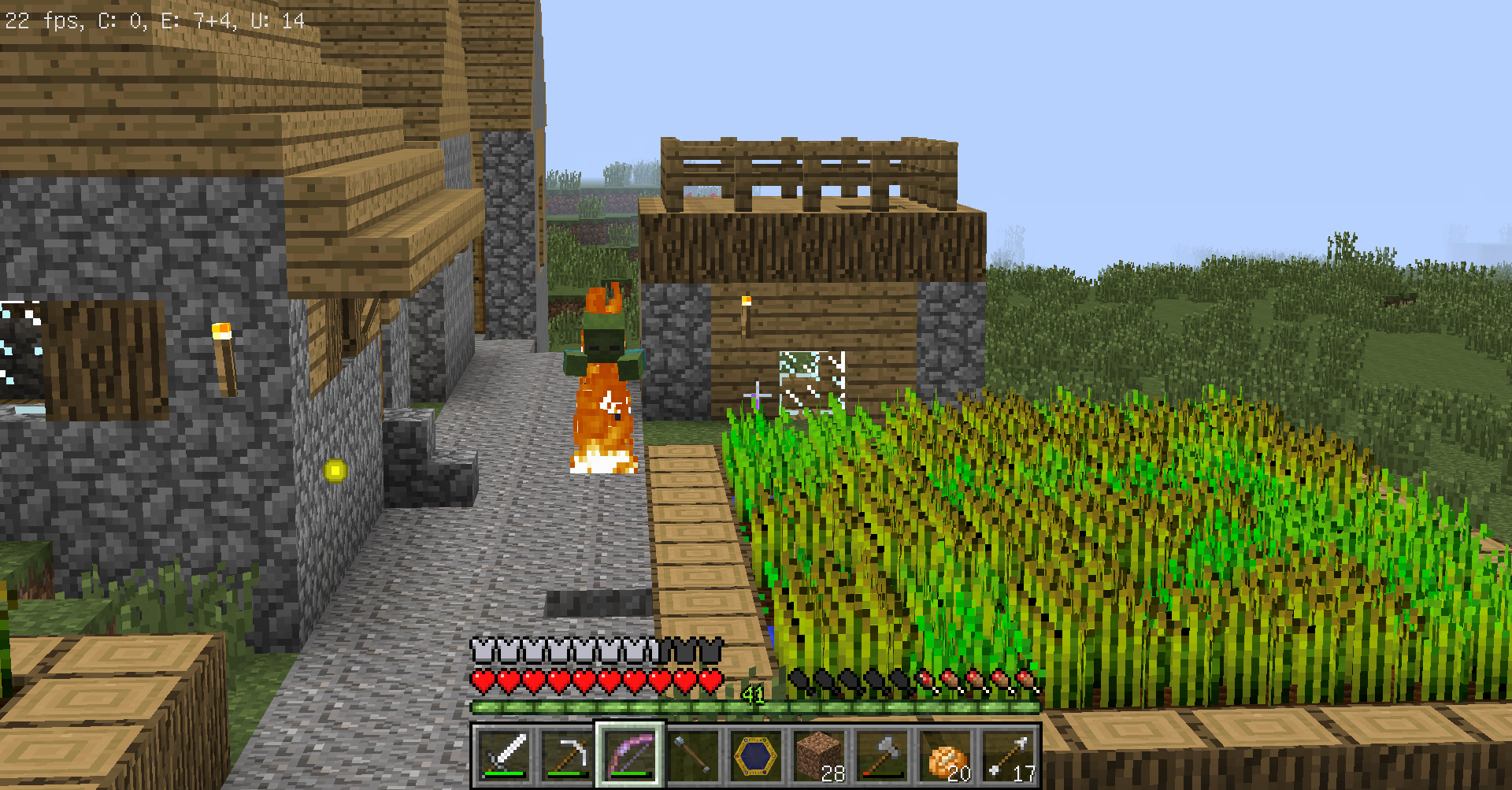
Task: Select the wooden staff hotbar slot
Action: (693, 755)
